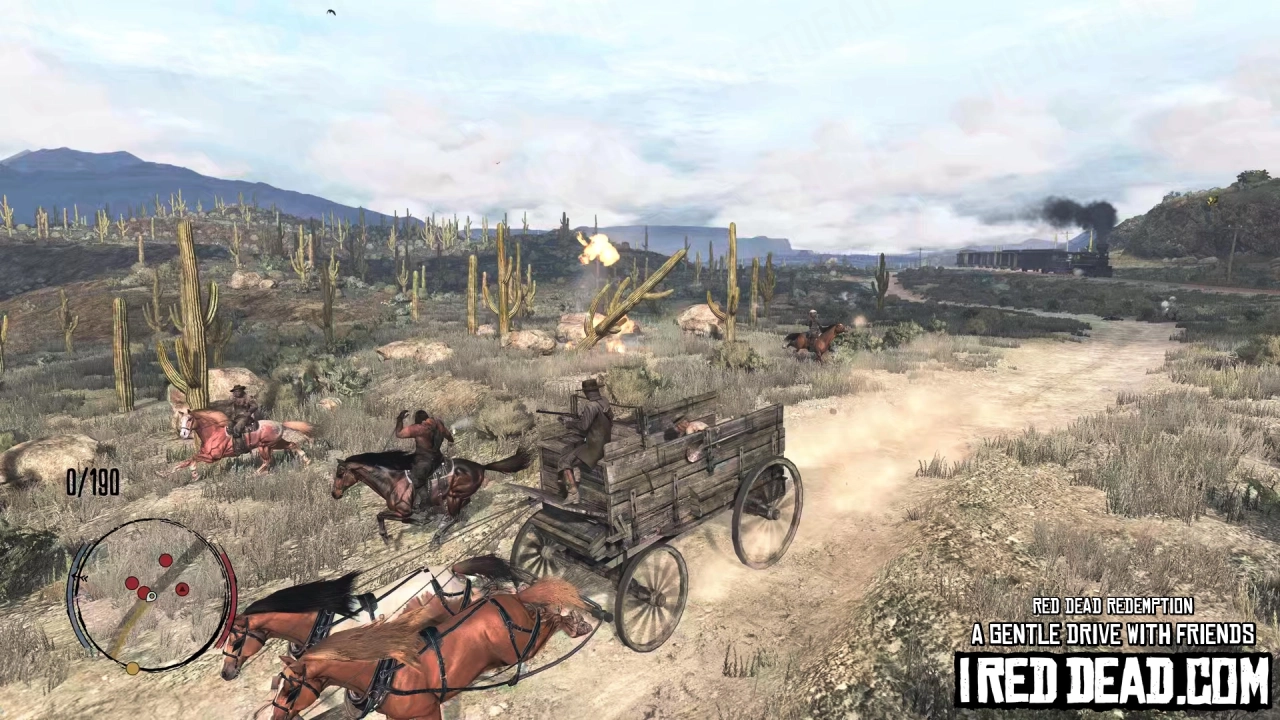This screenshot has width=1280, height=720.
Task: Click the center of the minimap compass
Action: coord(151,597)
